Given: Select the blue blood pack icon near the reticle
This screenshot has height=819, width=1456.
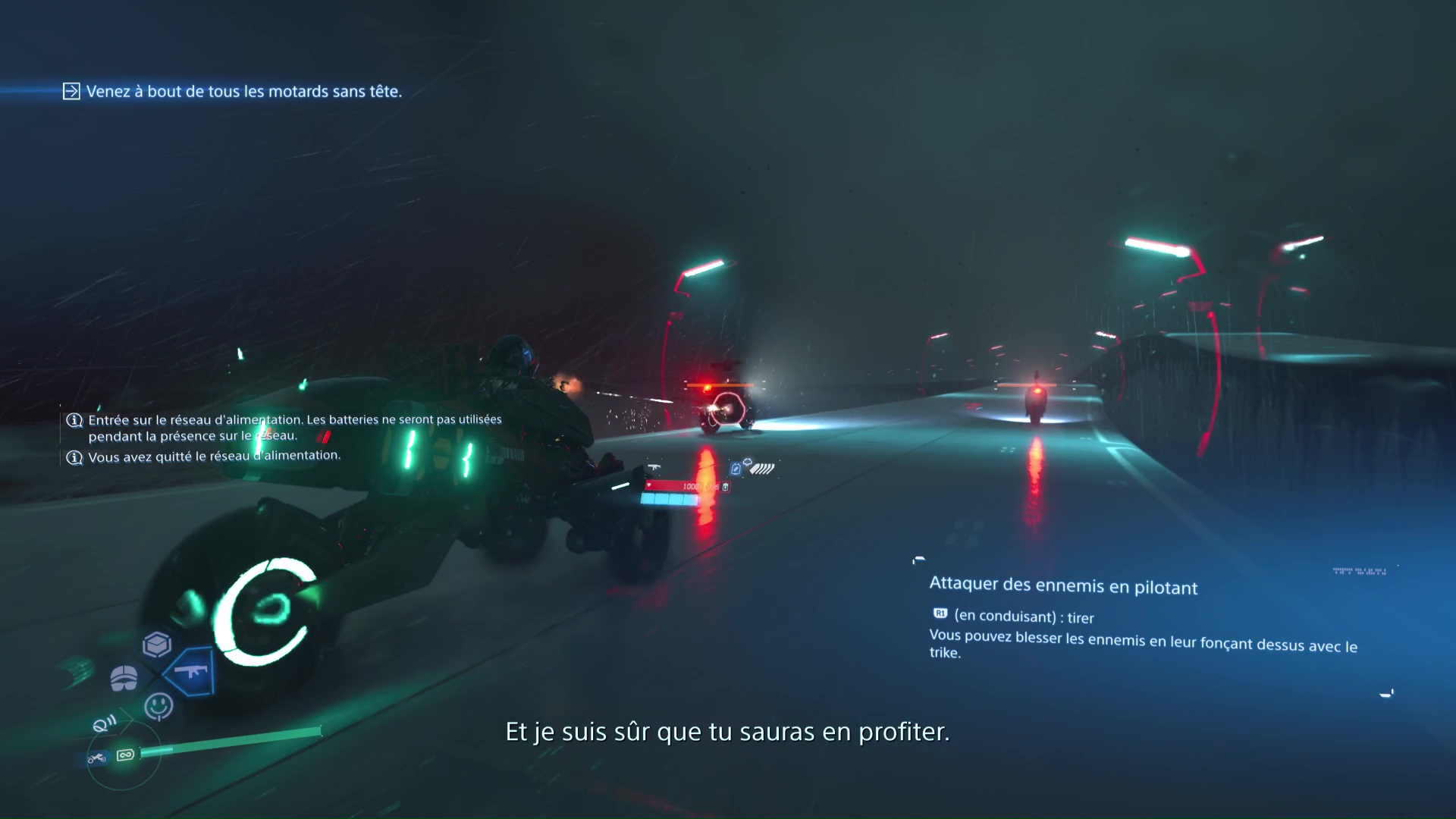Looking at the screenshot, I should point(736,469).
